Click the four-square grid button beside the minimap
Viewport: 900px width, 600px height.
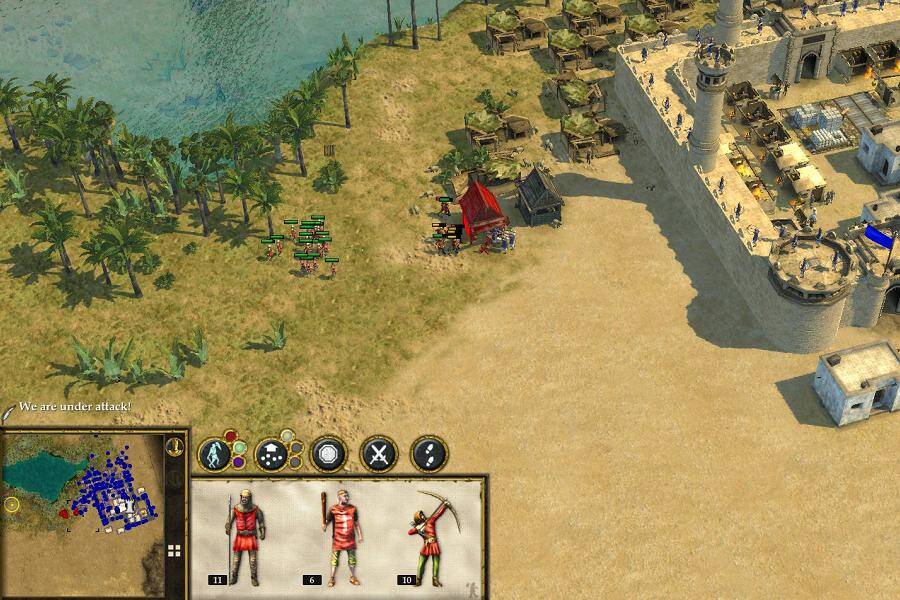tap(174, 550)
